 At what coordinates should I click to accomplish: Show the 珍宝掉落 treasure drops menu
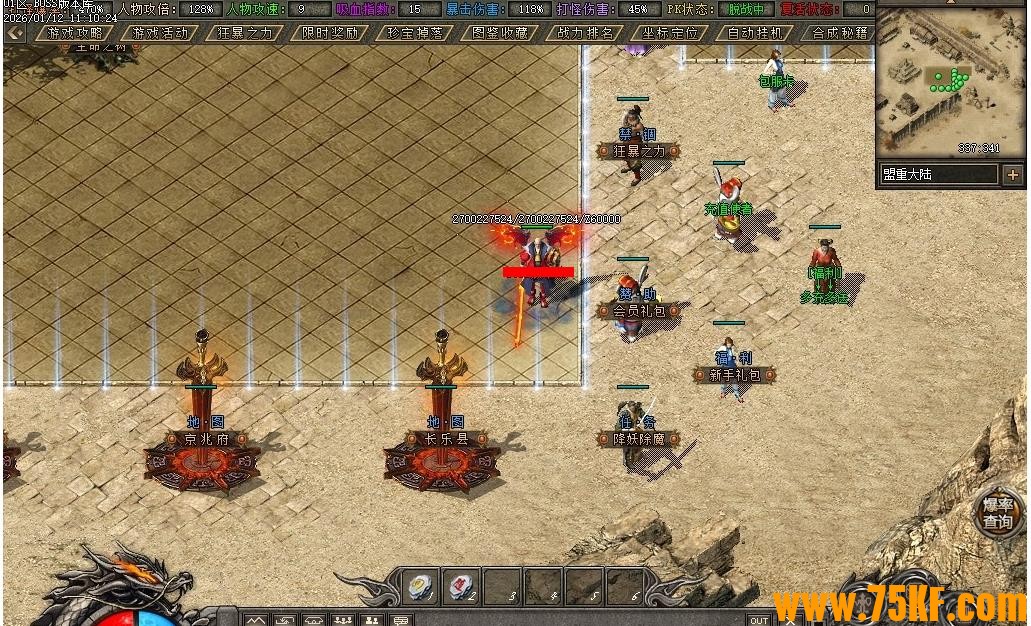(414, 33)
